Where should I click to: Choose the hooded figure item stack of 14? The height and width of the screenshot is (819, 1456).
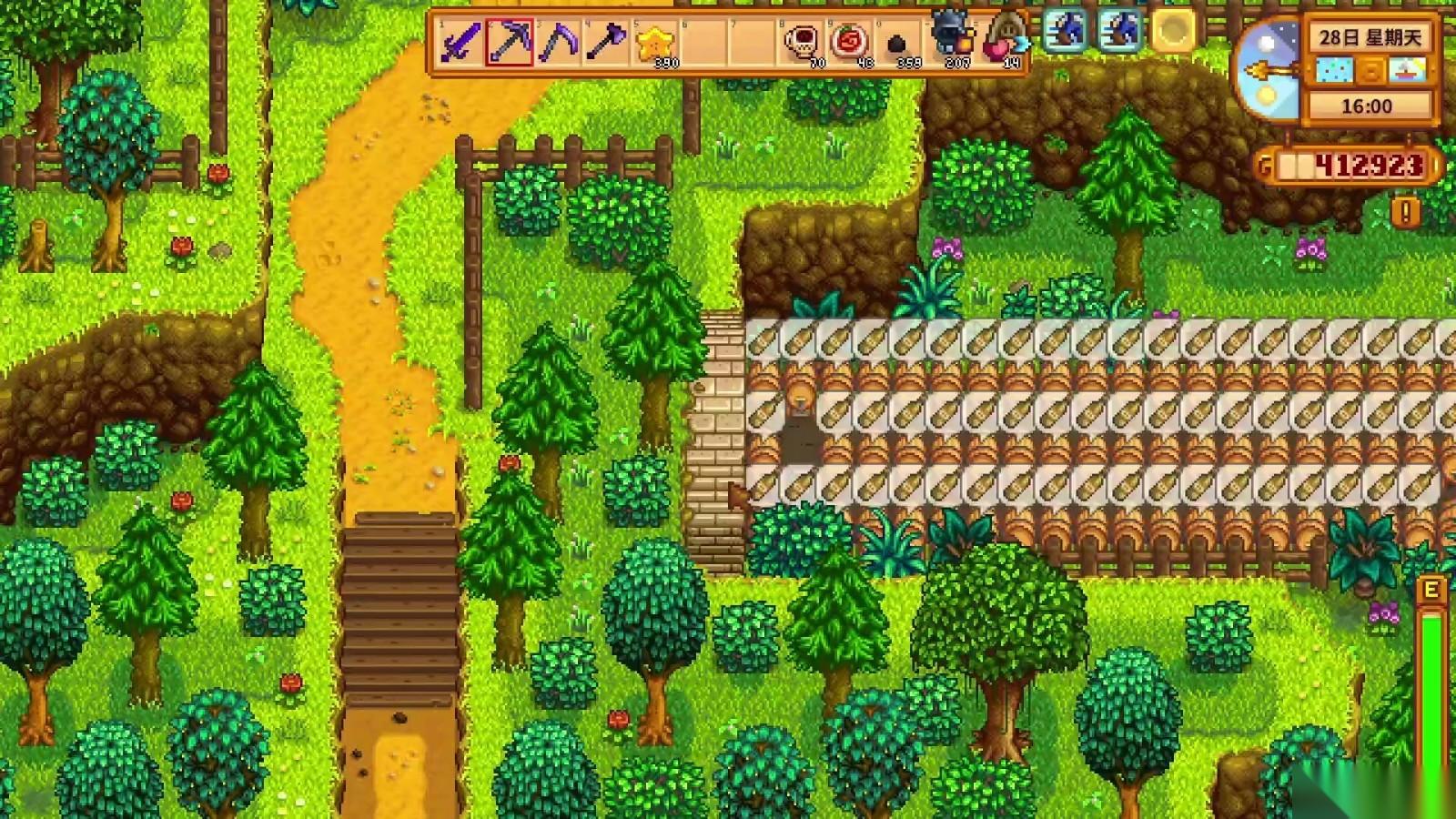click(1001, 42)
